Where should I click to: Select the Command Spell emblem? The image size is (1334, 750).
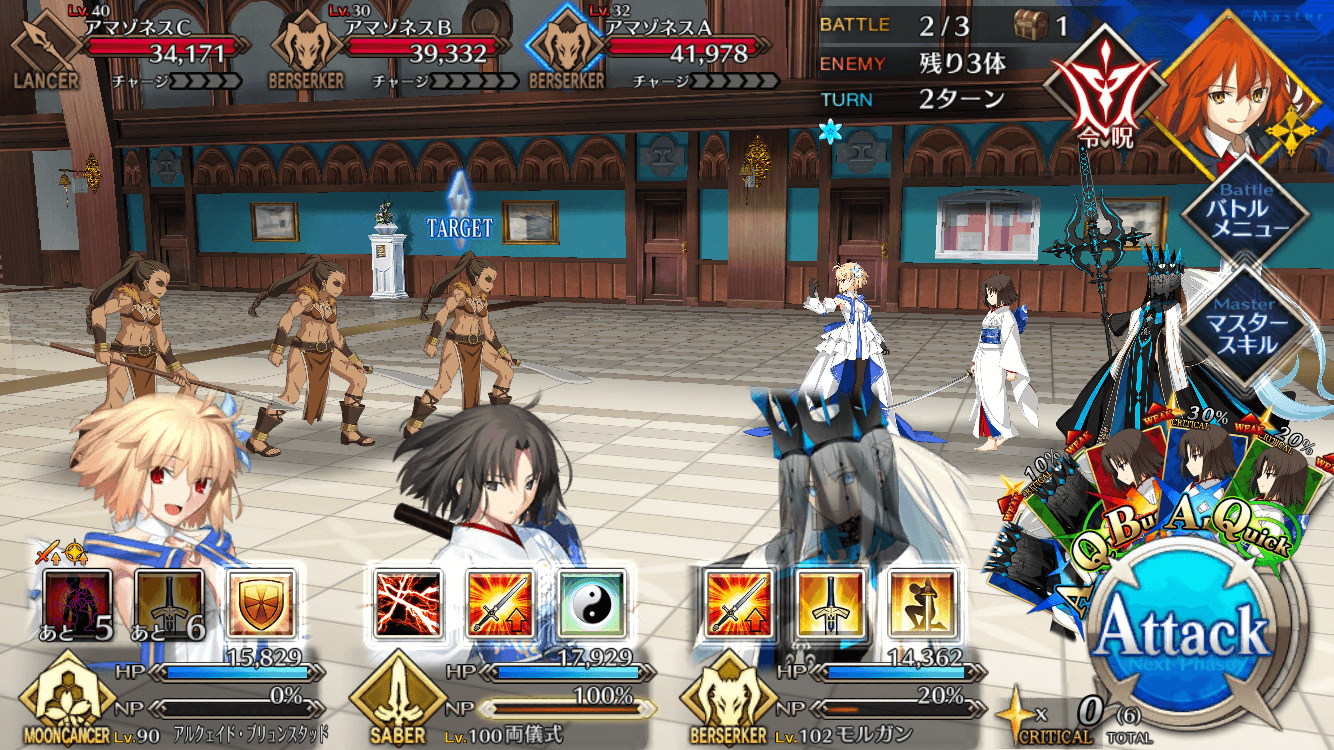1093,92
